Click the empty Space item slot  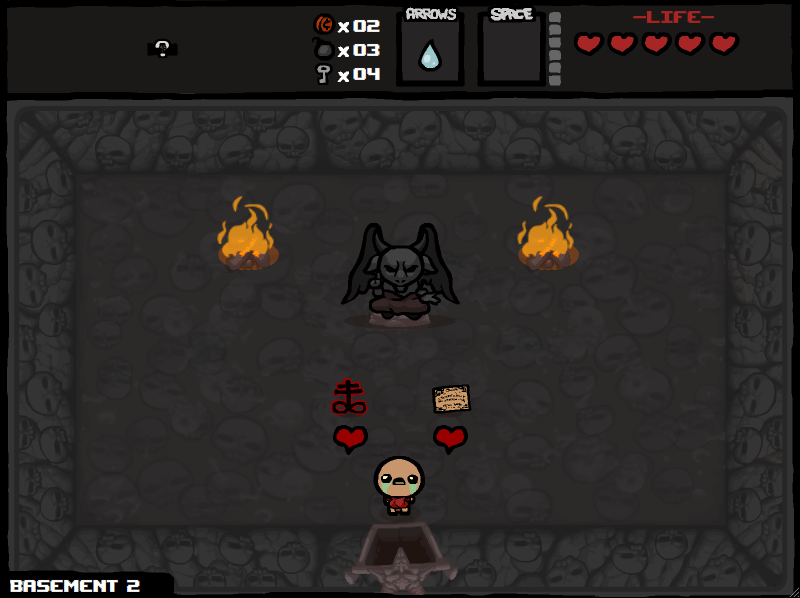click(x=511, y=50)
